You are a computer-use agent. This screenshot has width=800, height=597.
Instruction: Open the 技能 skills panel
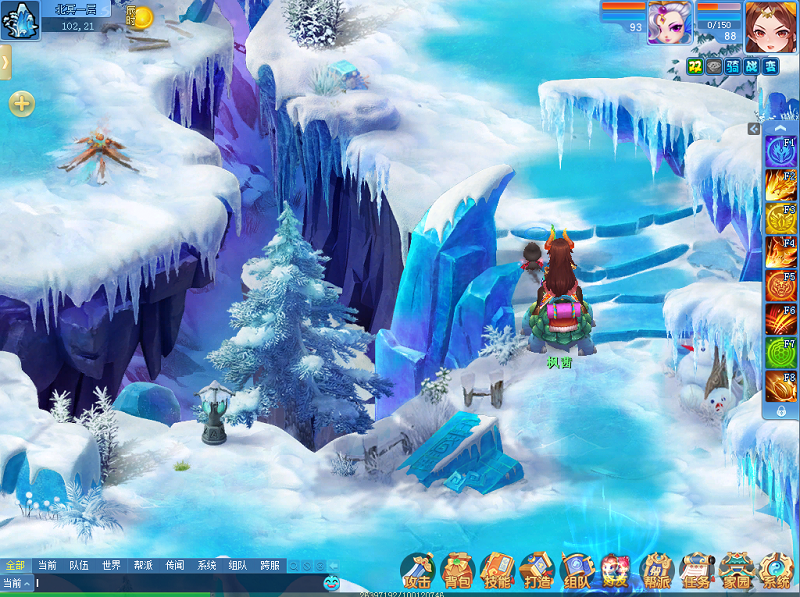tap(497, 570)
